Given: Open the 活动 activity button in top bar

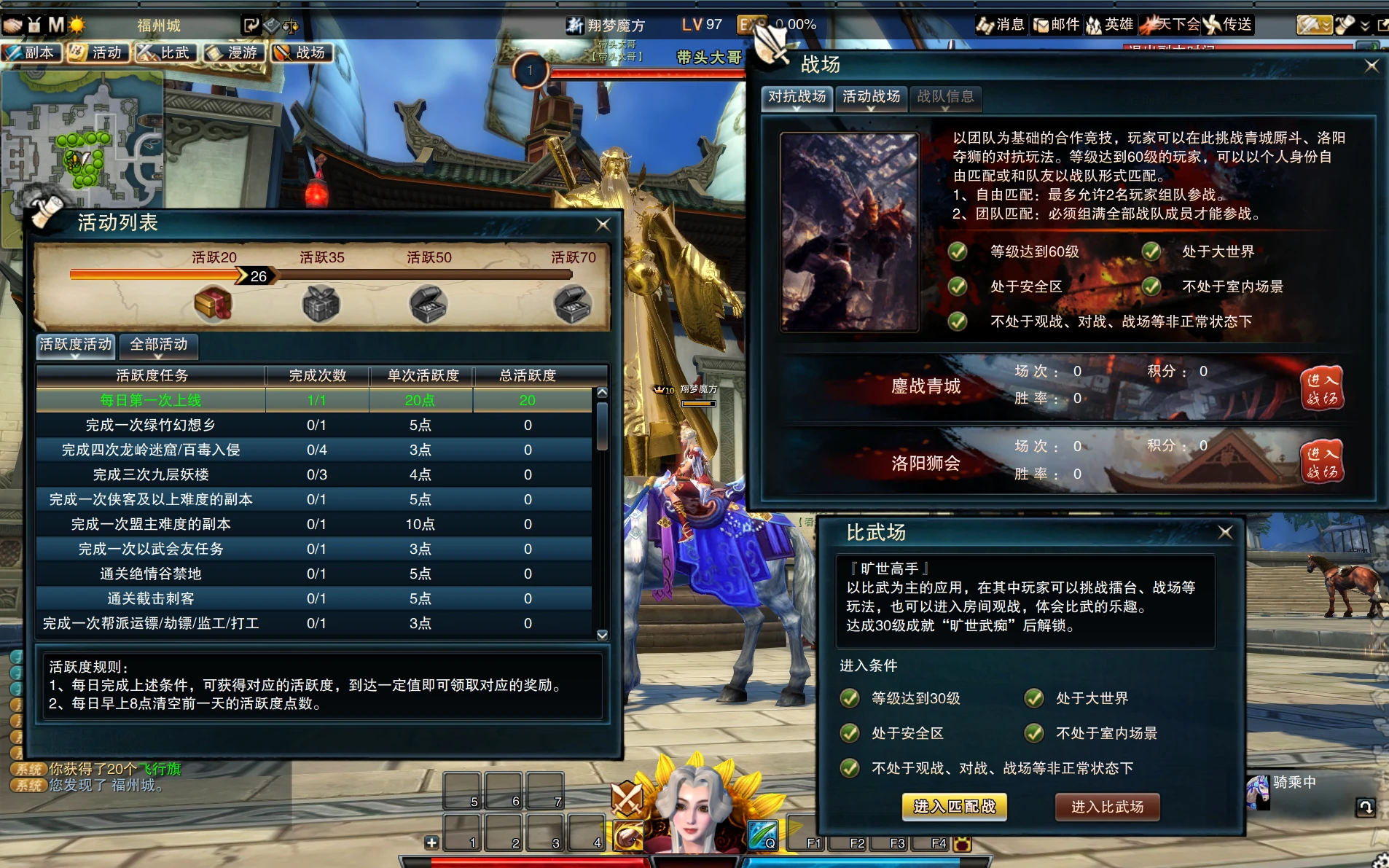Looking at the screenshot, I should [x=98, y=52].
